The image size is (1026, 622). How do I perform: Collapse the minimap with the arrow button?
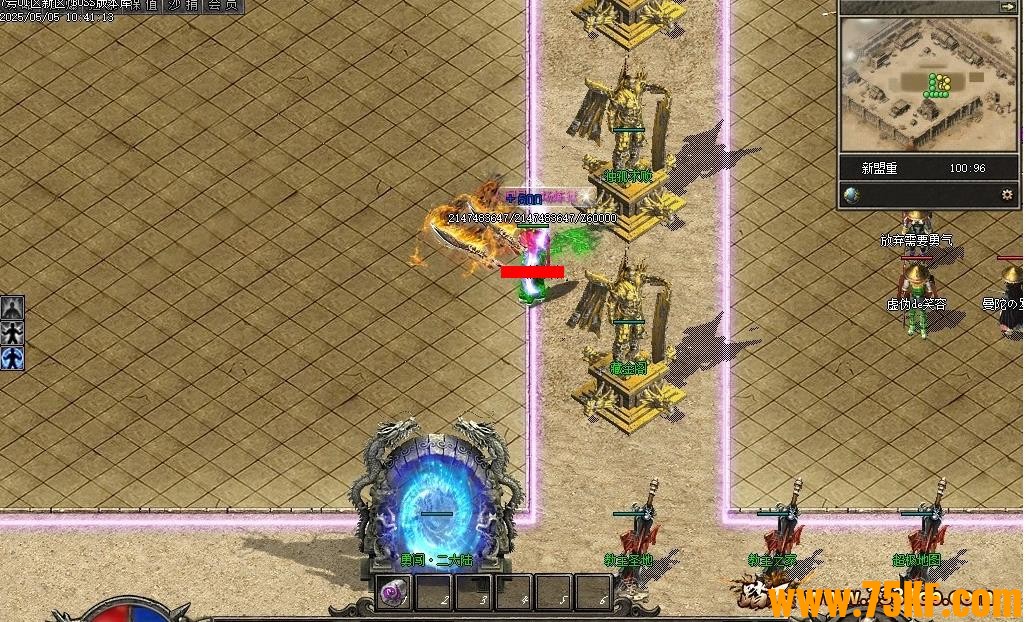tap(1007, 6)
